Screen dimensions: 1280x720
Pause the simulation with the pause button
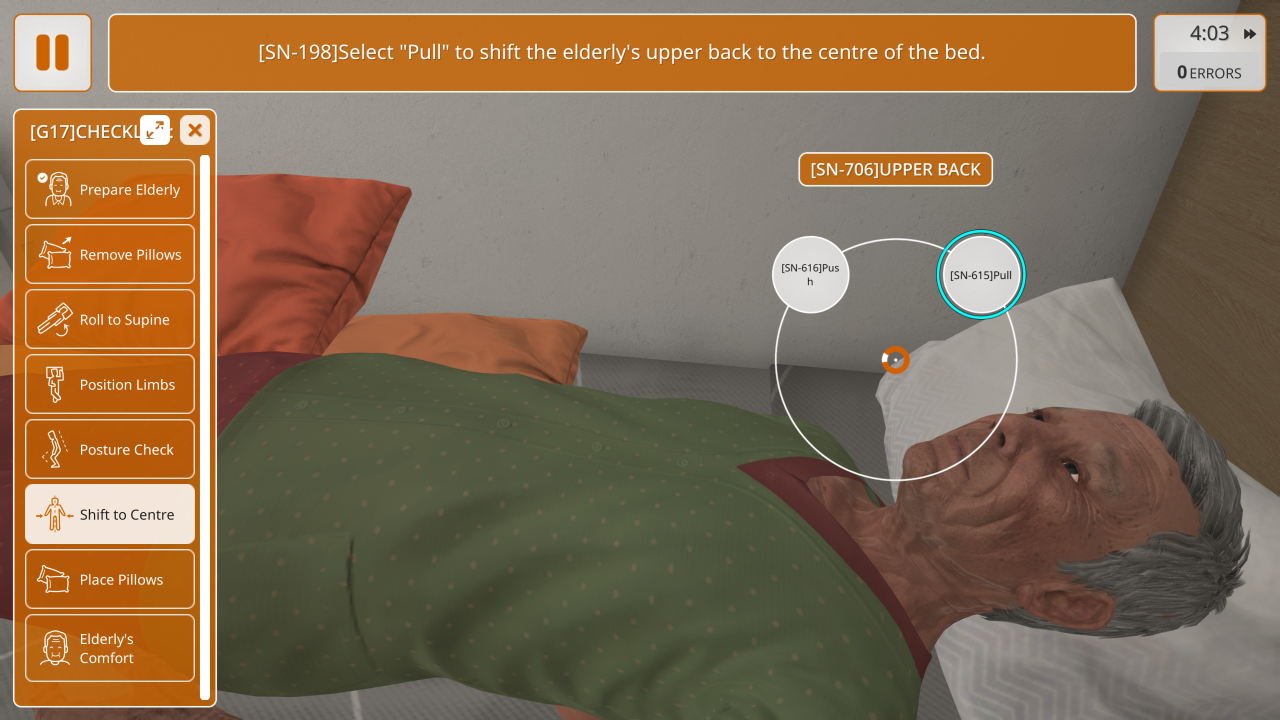52,52
